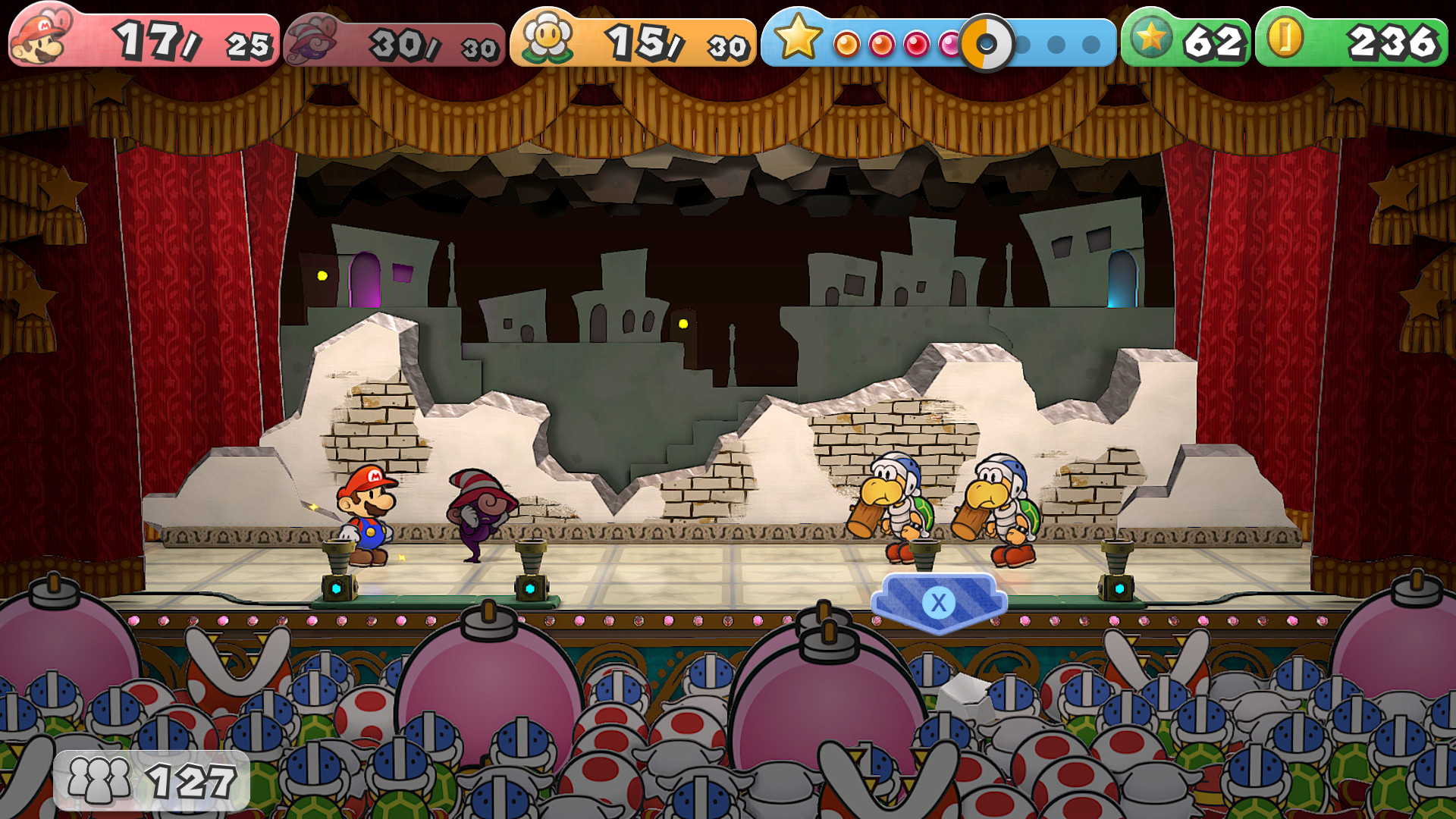
Task: Switch to Mario's 17/25 health tab
Action: pyautogui.click(x=152, y=36)
